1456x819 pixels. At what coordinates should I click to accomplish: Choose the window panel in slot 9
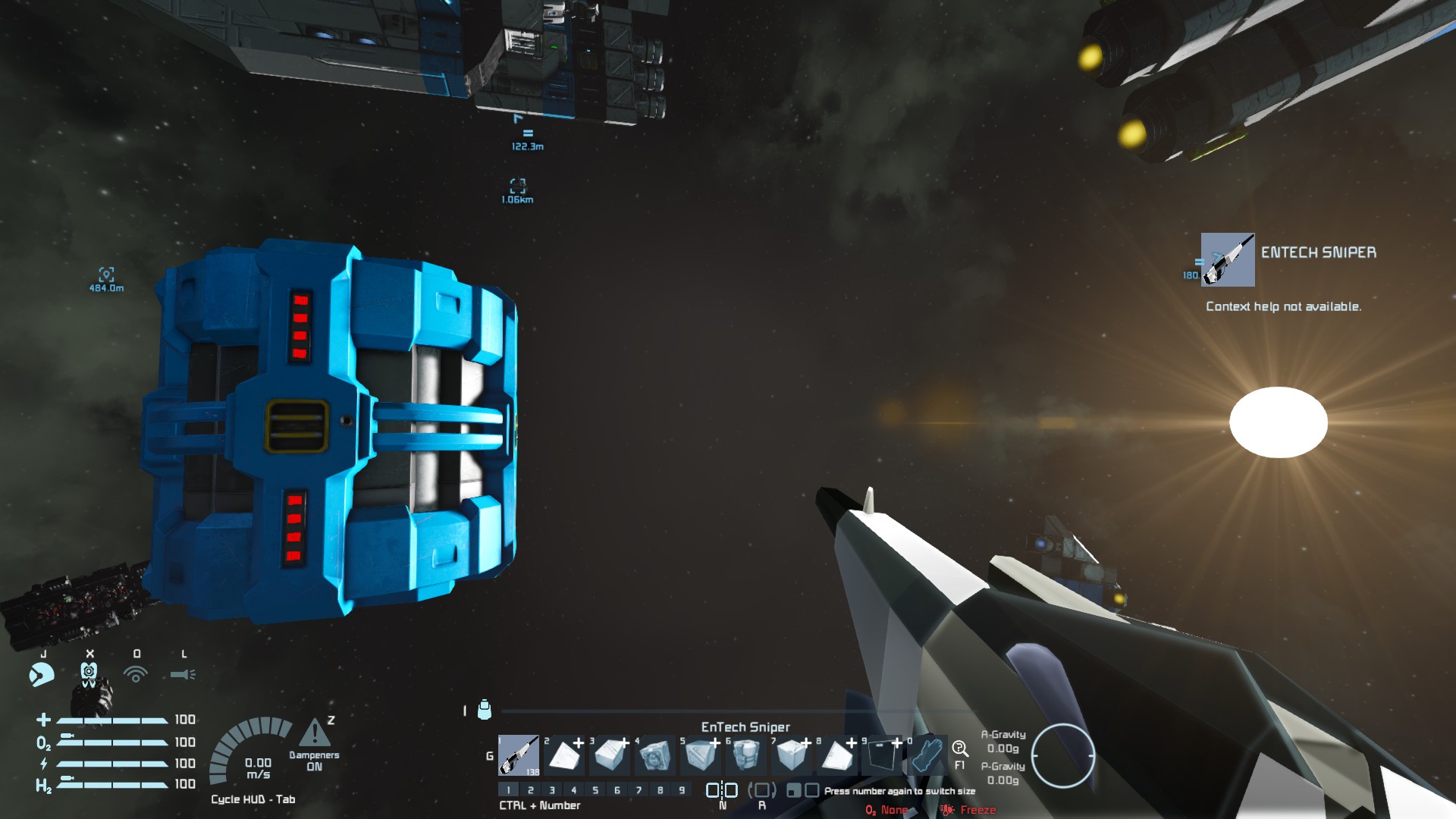[x=883, y=755]
